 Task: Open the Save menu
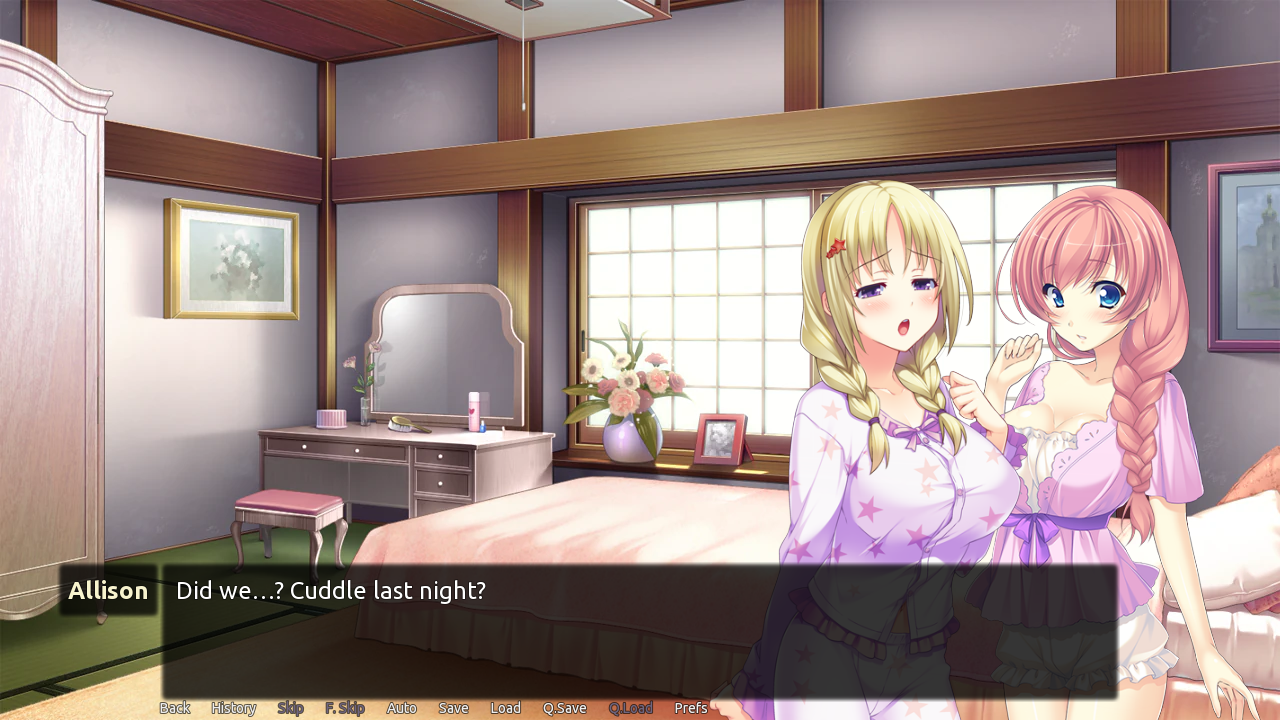pos(453,708)
